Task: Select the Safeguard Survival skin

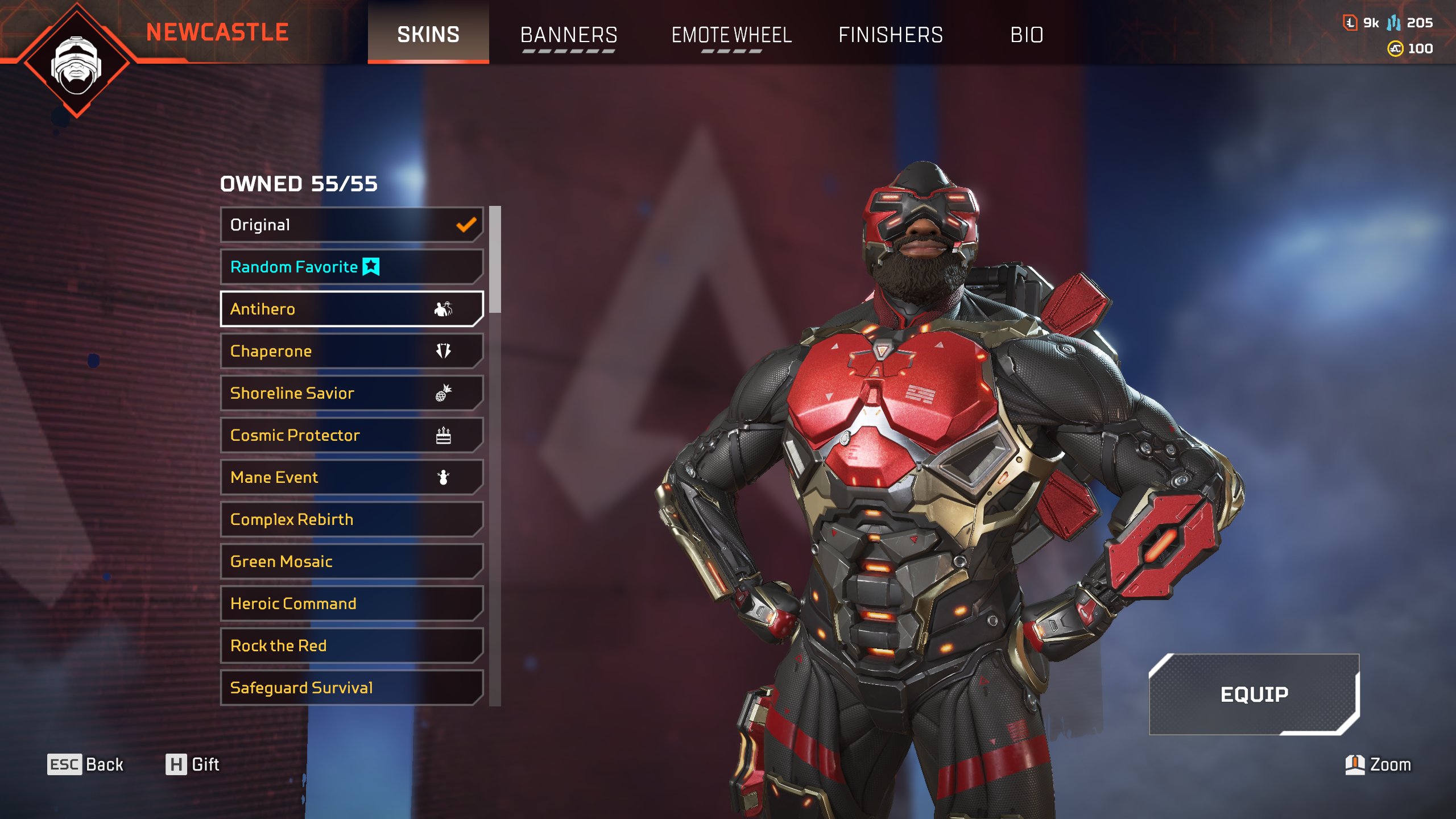Action: [351, 688]
